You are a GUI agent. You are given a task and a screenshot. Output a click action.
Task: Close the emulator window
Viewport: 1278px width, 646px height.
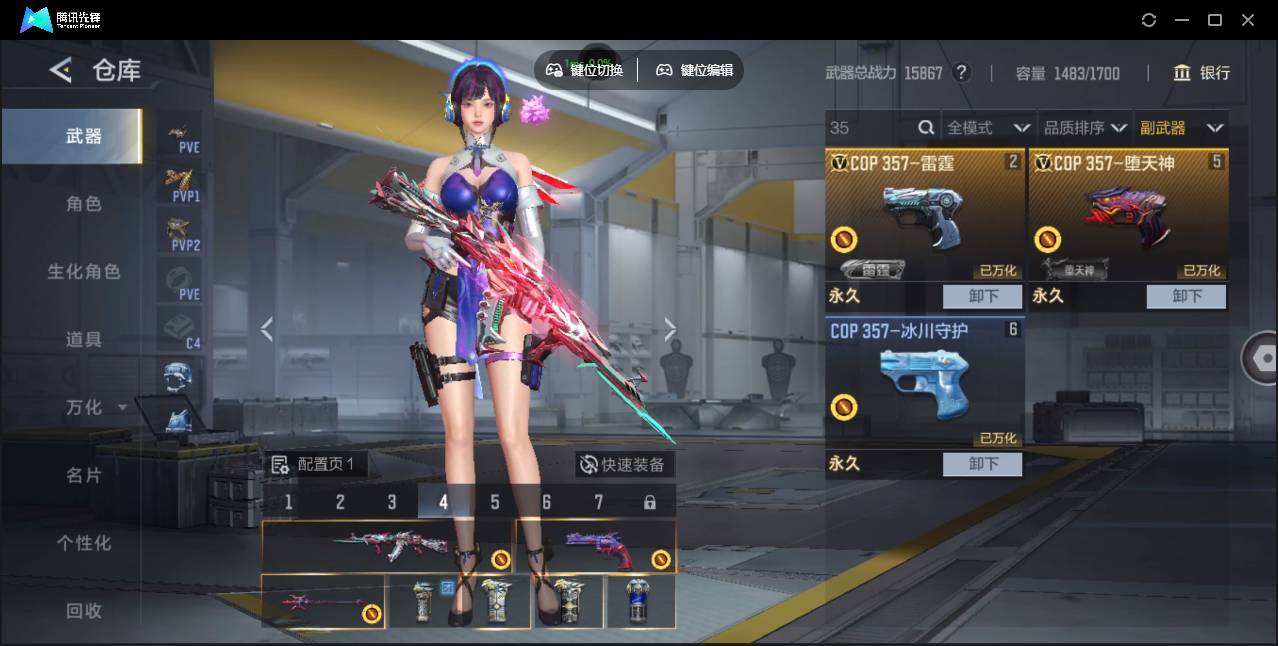(x=1248, y=20)
